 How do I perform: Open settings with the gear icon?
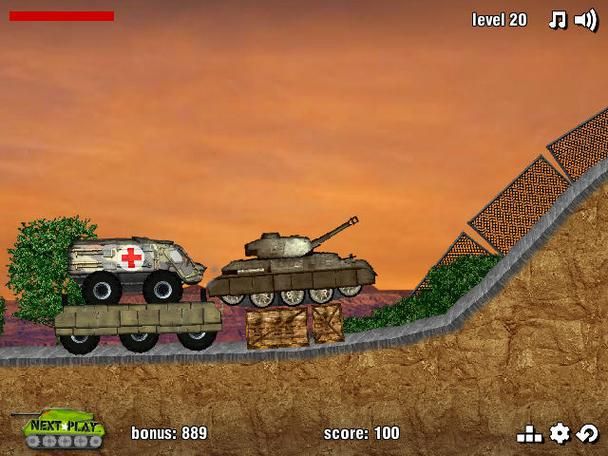click(560, 433)
